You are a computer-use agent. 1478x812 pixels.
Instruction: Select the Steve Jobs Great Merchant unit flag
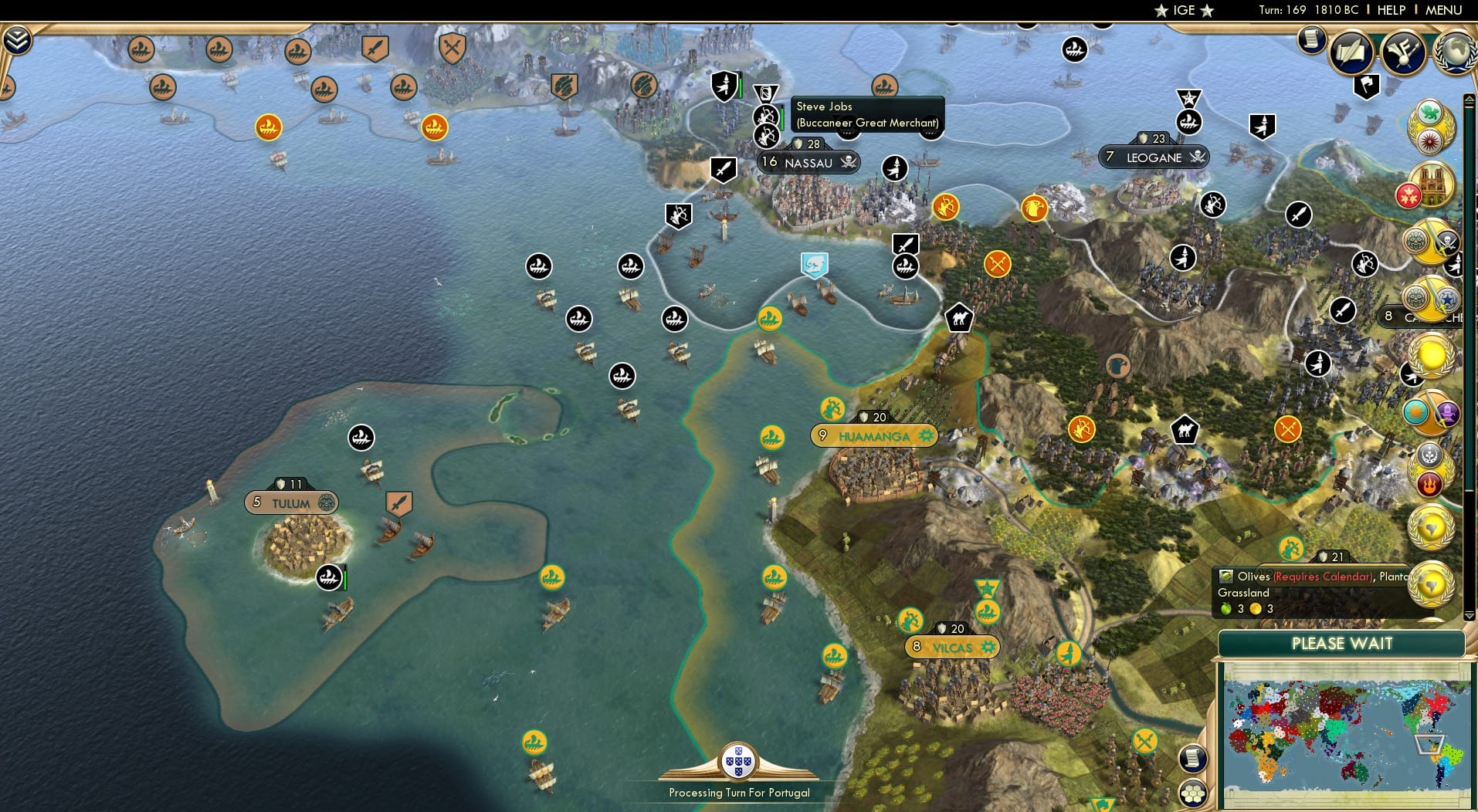[x=766, y=93]
